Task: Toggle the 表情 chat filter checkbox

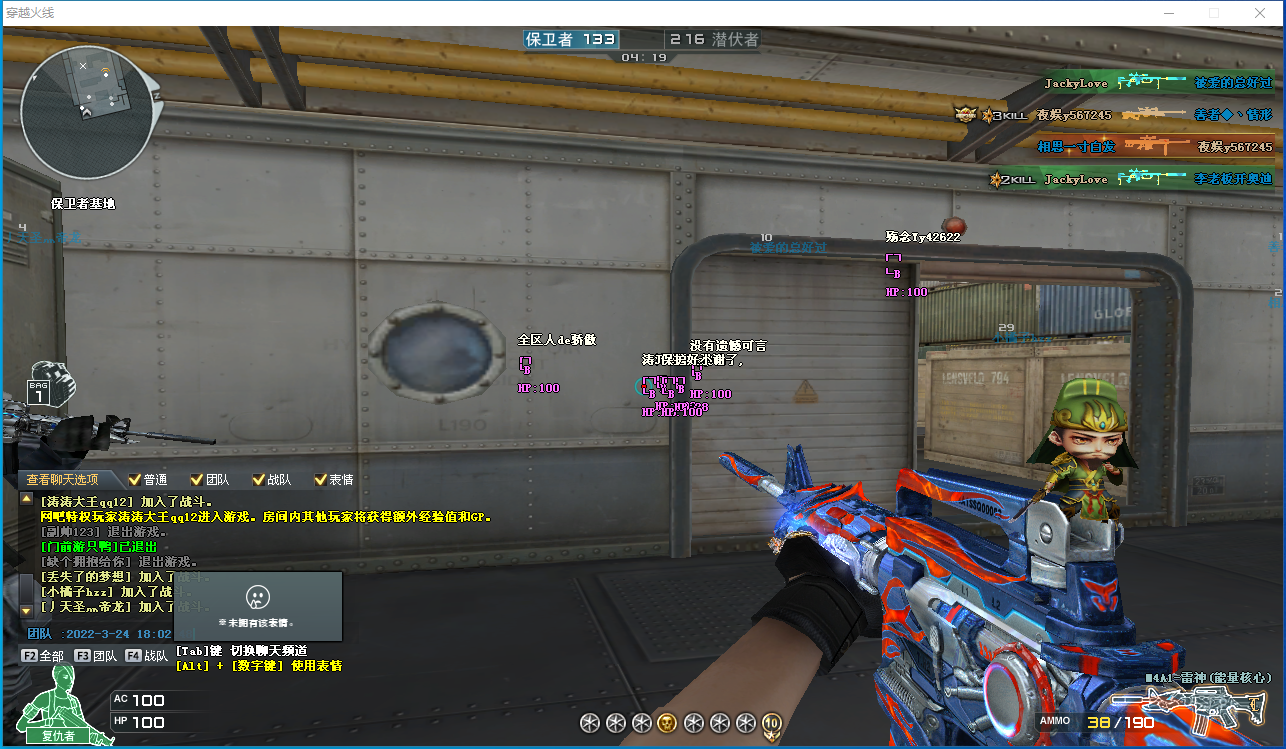Action: [321, 480]
